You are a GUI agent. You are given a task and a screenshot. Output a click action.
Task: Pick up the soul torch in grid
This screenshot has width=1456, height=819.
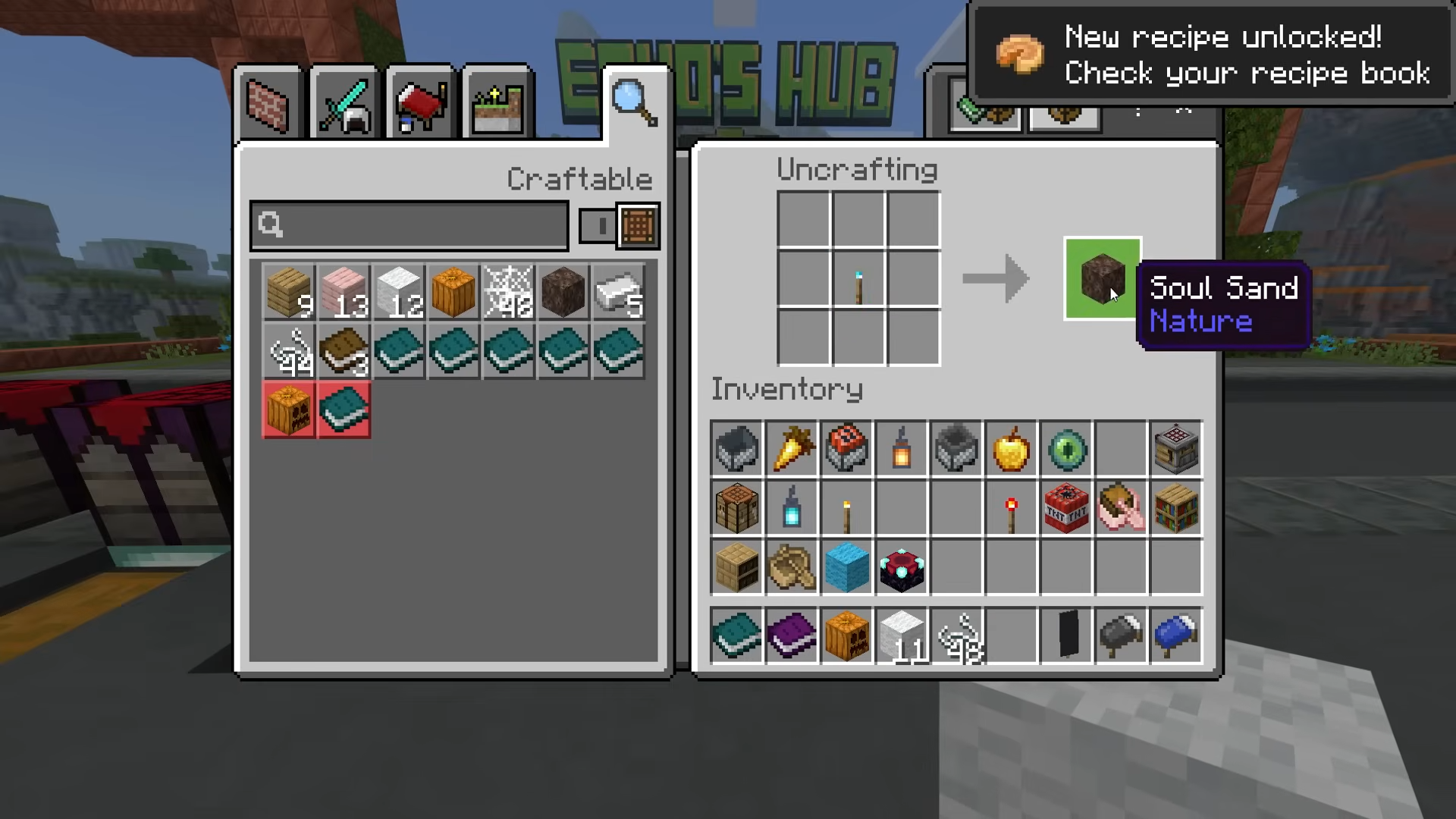point(858,279)
